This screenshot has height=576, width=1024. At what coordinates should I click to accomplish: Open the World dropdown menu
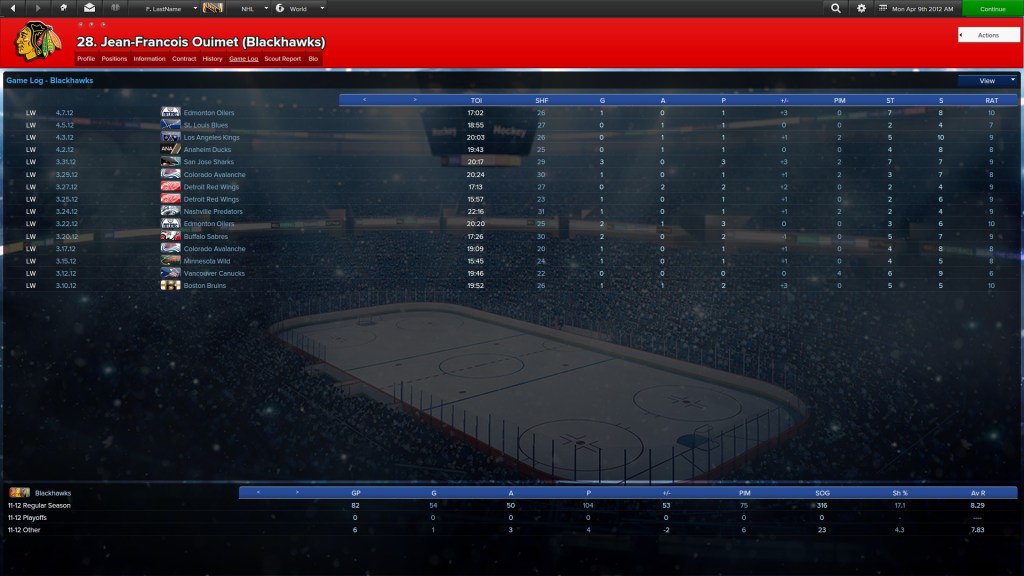pos(300,8)
